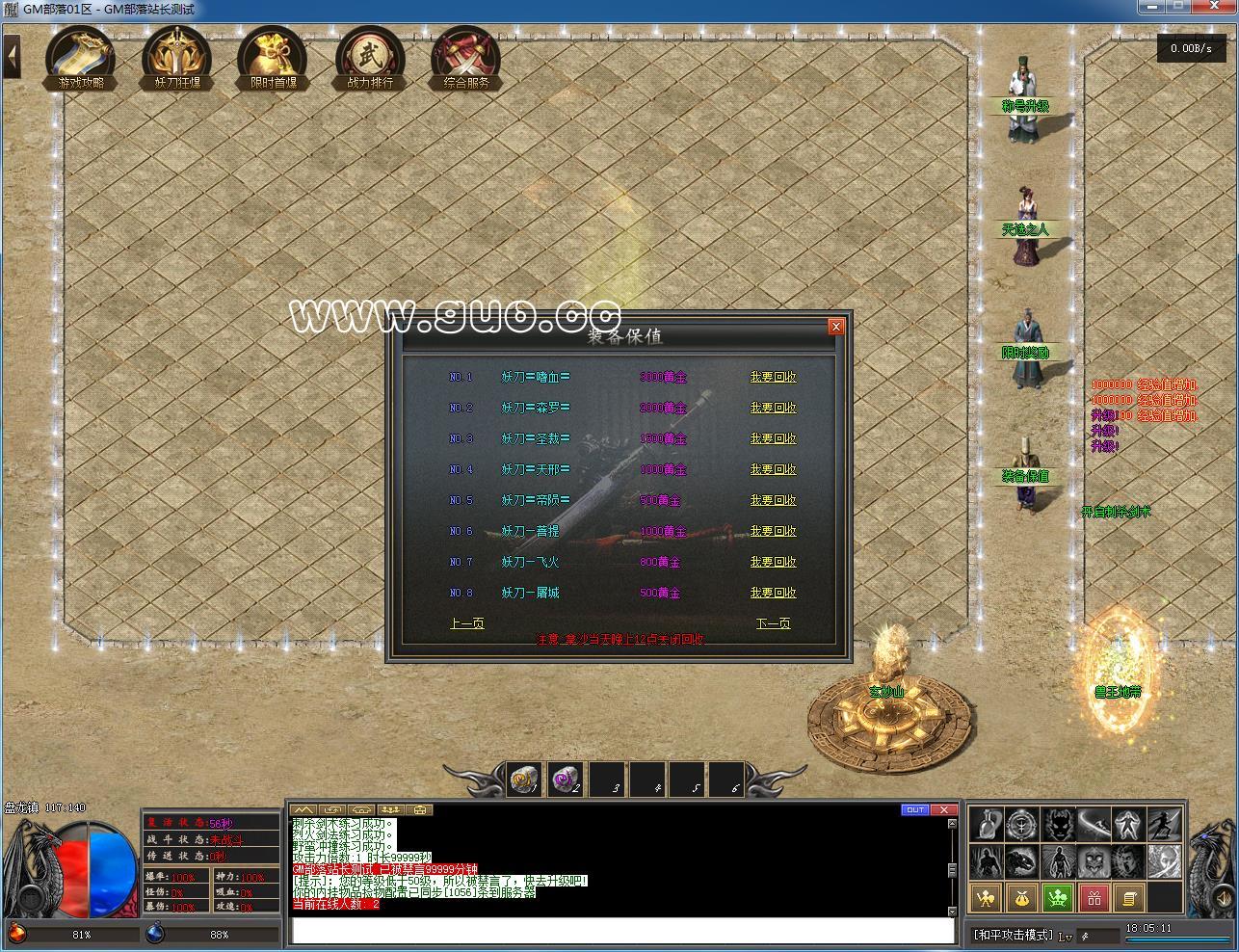Use the scroll item in hotbar slot 1

coord(525,780)
